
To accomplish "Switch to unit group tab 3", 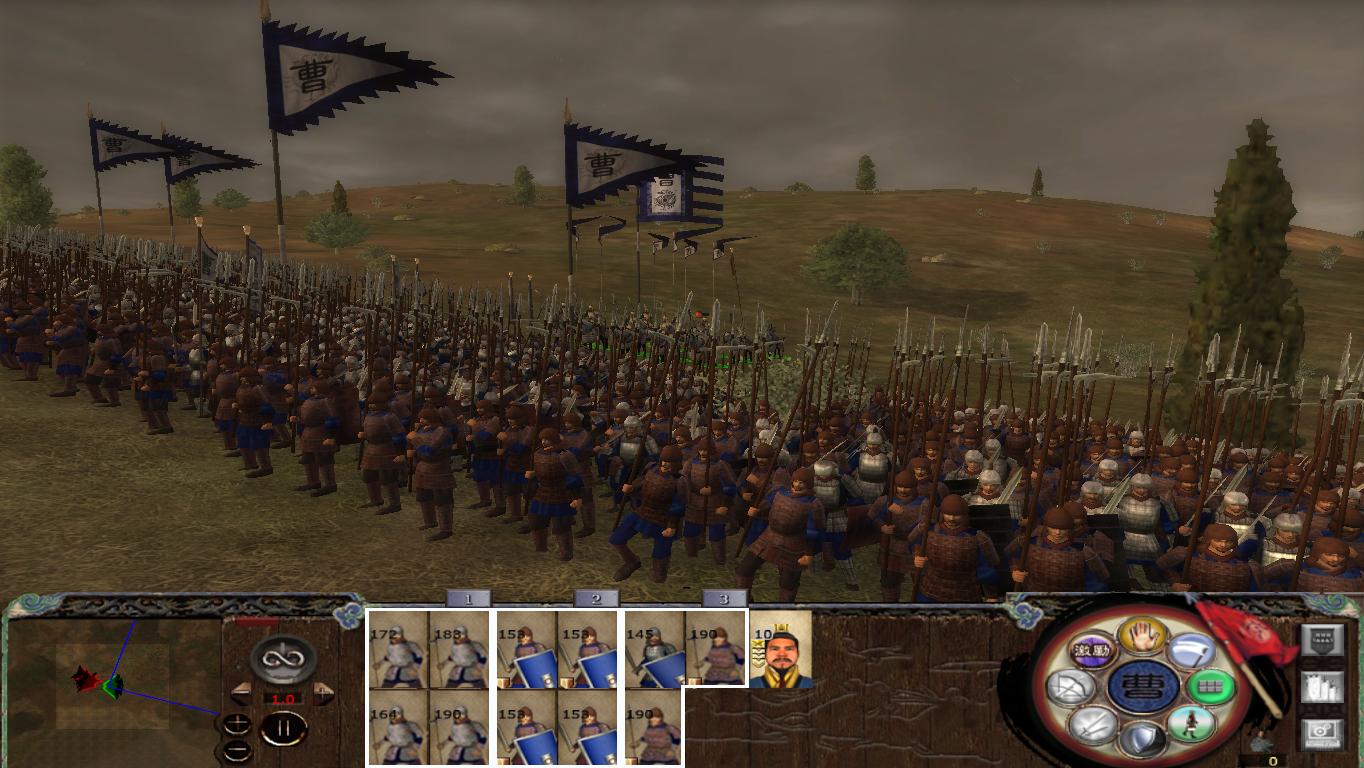I will click(724, 600).
